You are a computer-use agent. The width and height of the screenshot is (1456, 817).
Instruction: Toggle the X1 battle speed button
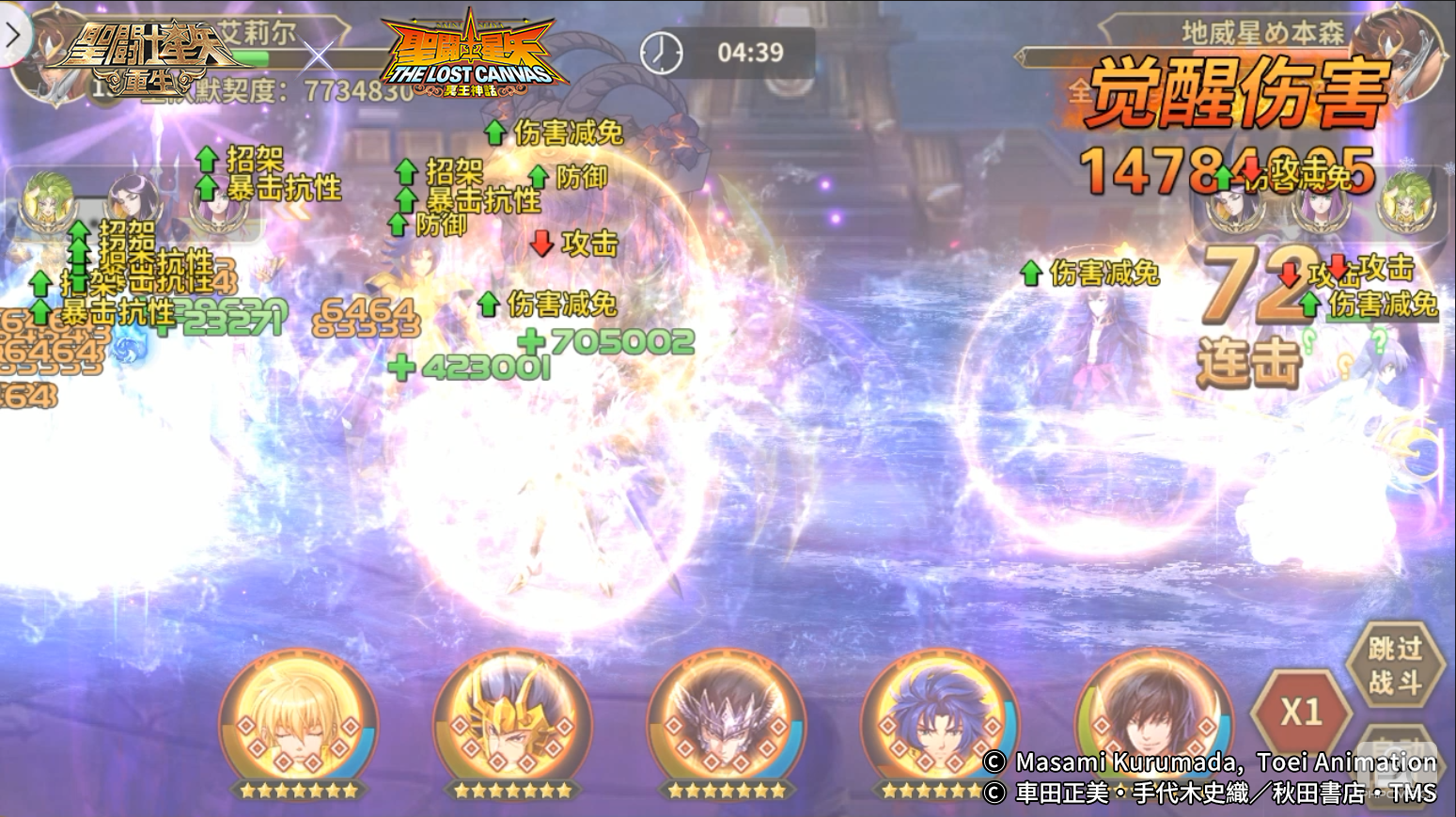pyautogui.click(x=1301, y=712)
